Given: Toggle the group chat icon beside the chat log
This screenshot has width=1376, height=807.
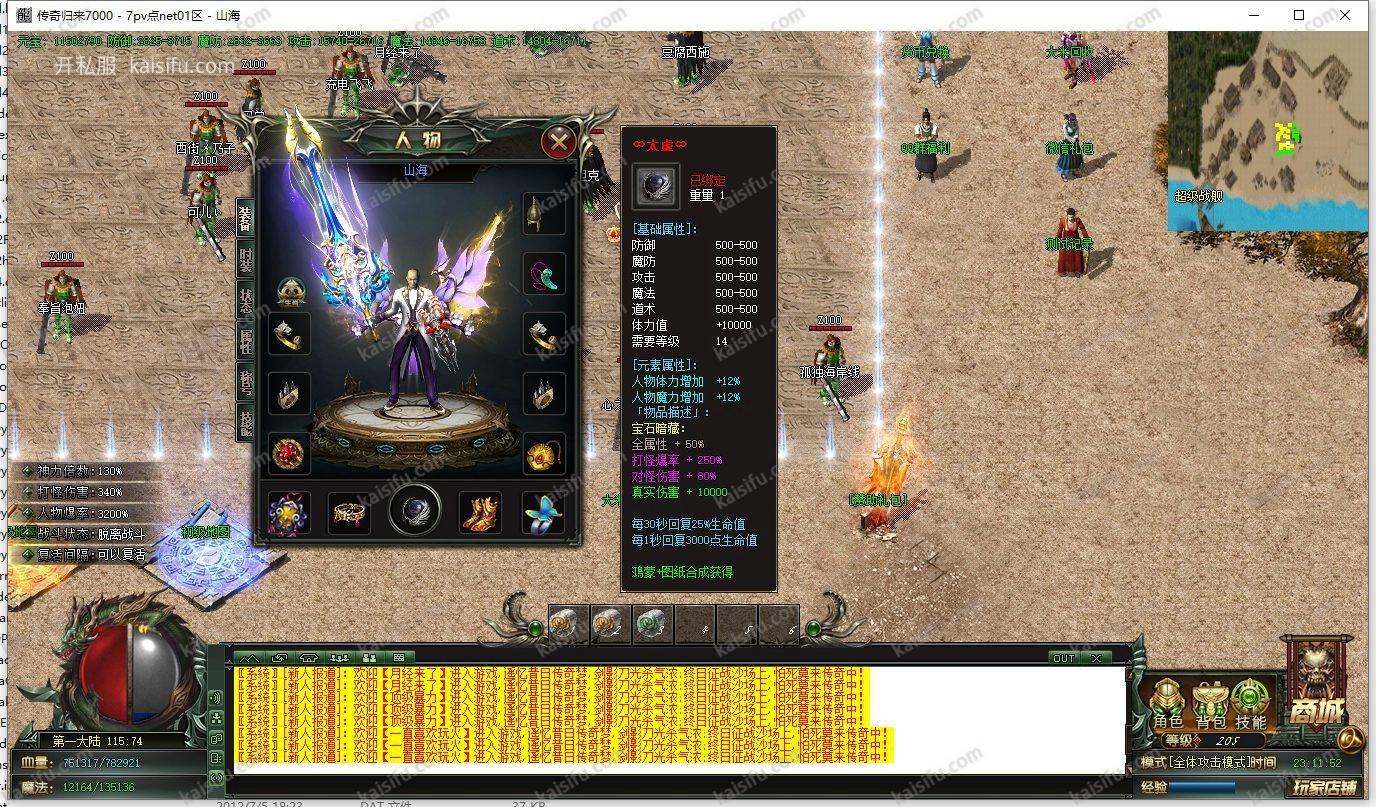Looking at the screenshot, I should [x=217, y=718].
